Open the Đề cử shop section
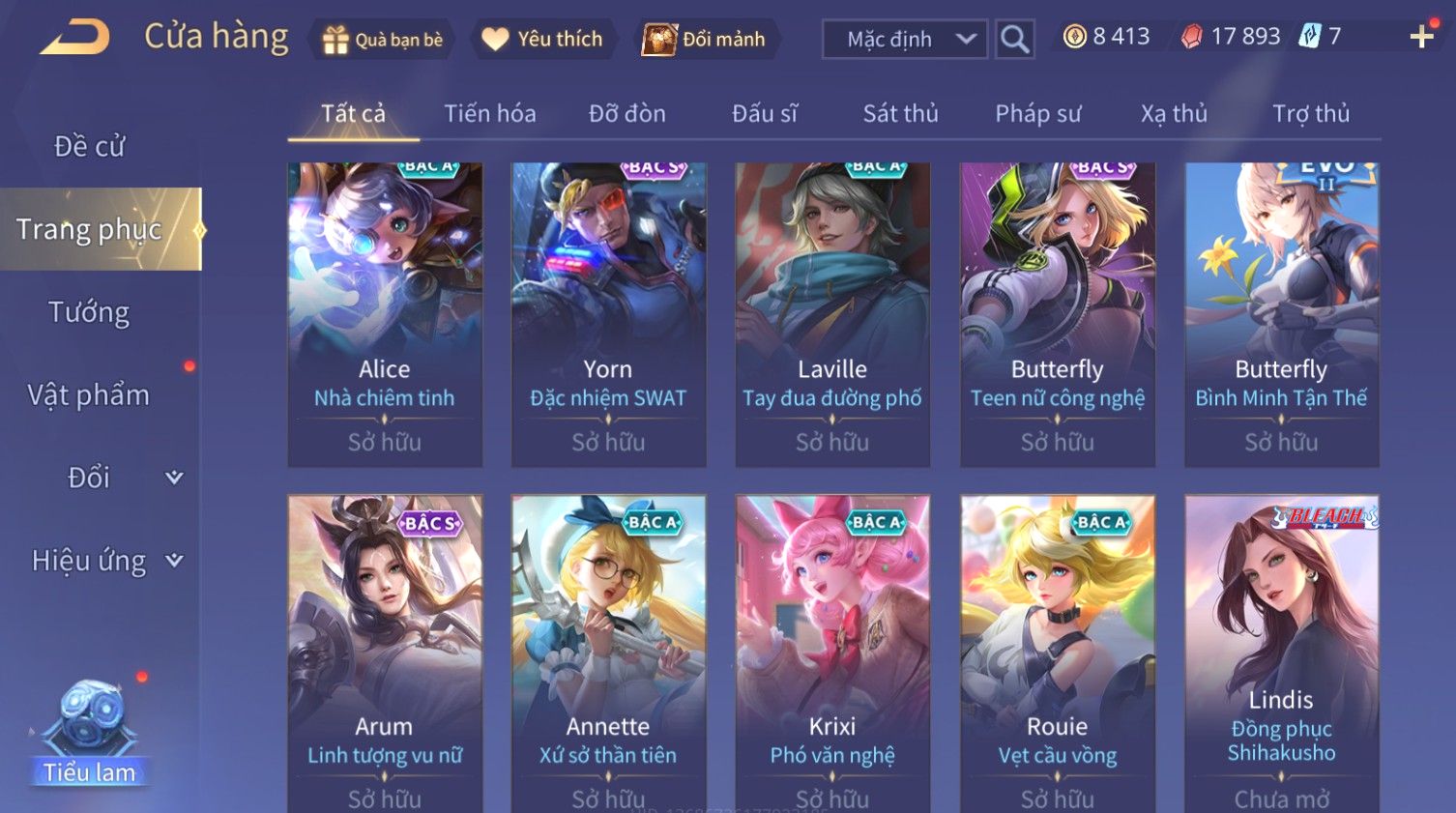Image resolution: width=1456 pixels, height=813 pixels. [89, 146]
